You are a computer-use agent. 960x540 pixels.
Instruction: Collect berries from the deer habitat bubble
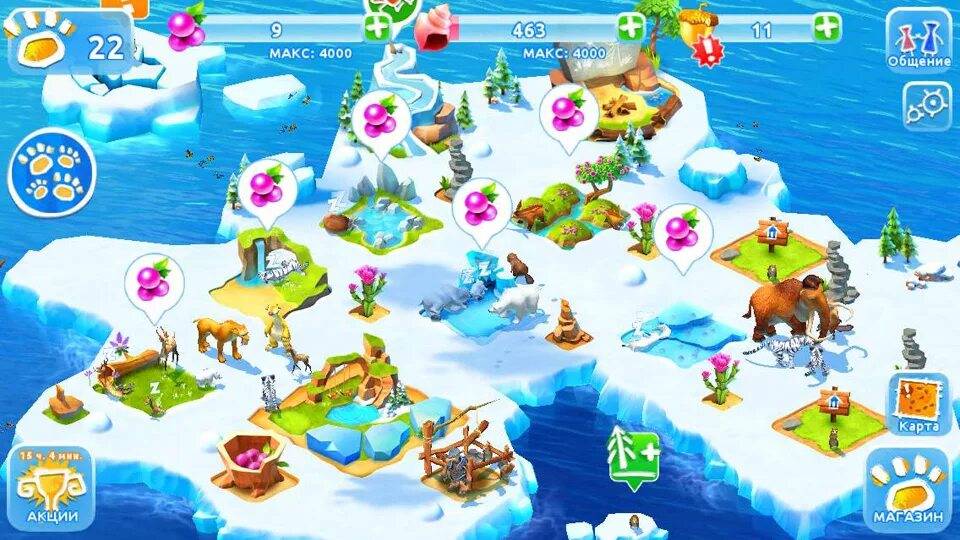pos(154,281)
